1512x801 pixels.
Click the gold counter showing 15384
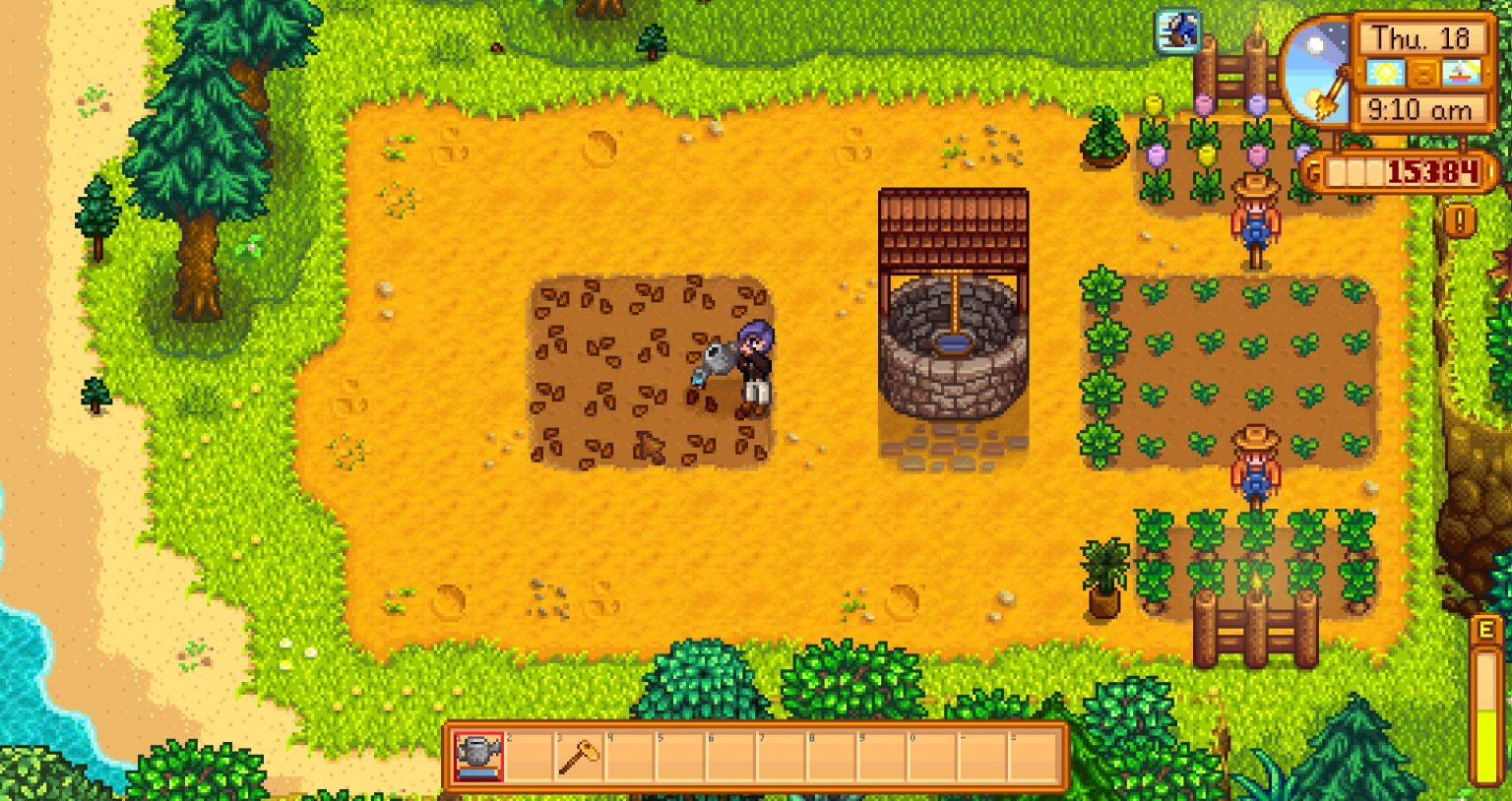(1432, 170)
